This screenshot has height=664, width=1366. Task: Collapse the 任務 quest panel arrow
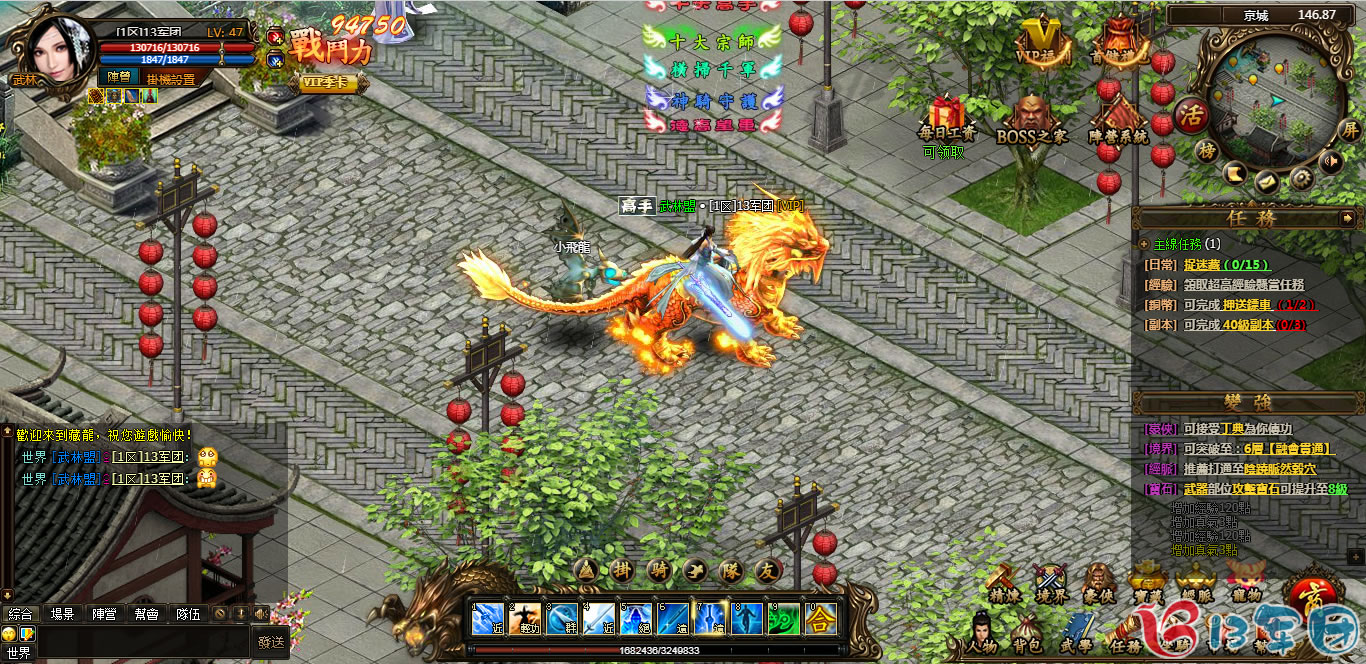tap(1347, 217)
